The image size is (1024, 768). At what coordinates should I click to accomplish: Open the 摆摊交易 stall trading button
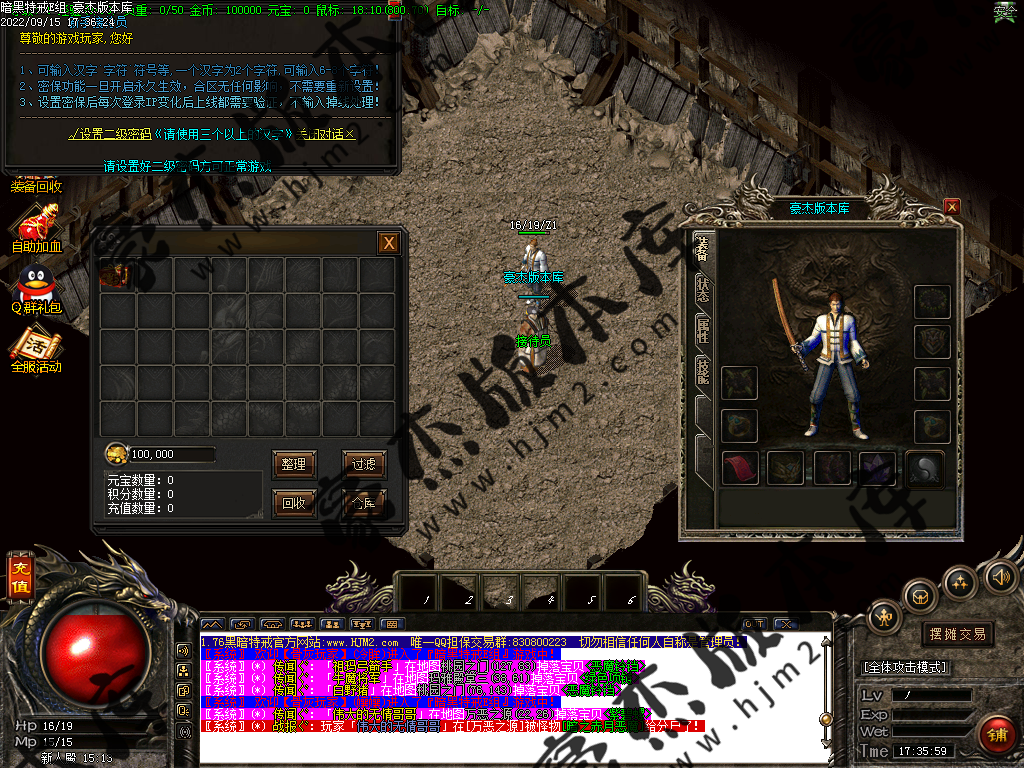tap(957, 634)
